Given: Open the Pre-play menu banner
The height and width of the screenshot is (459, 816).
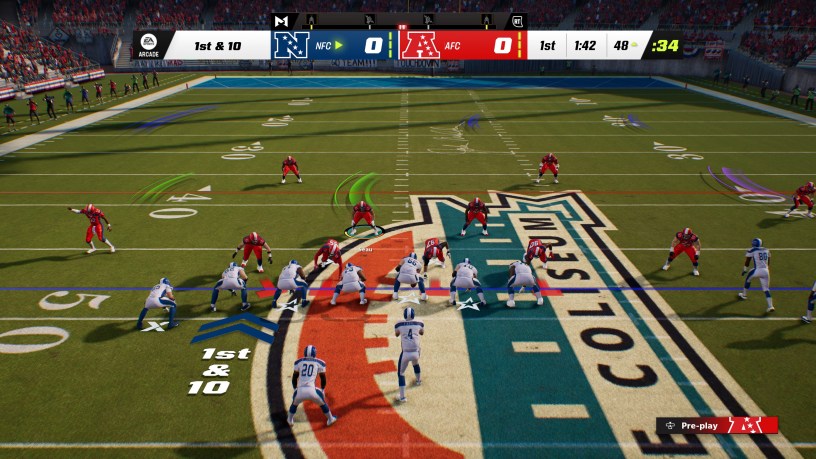Looking at the screenshot, I should point(716,425).
